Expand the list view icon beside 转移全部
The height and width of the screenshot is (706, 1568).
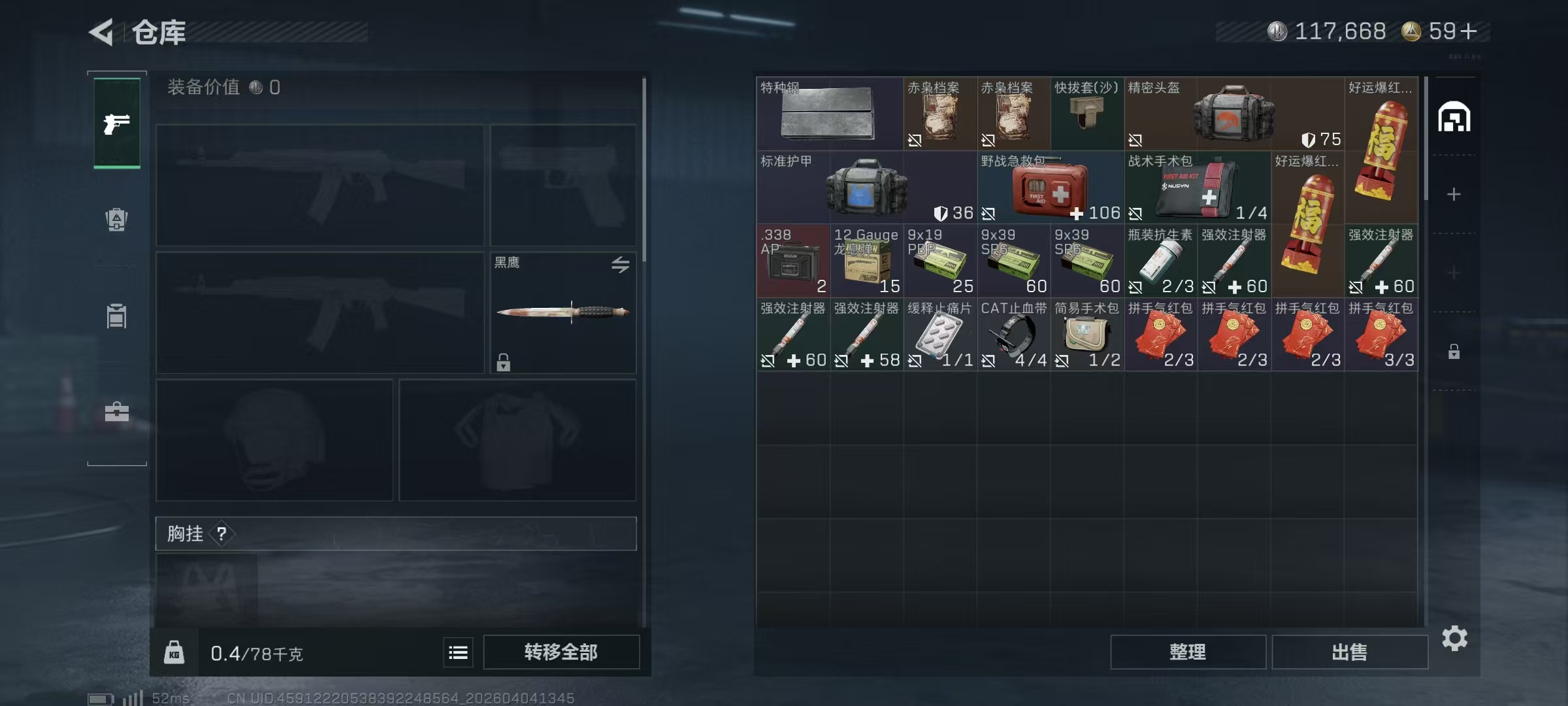[458, 652]
